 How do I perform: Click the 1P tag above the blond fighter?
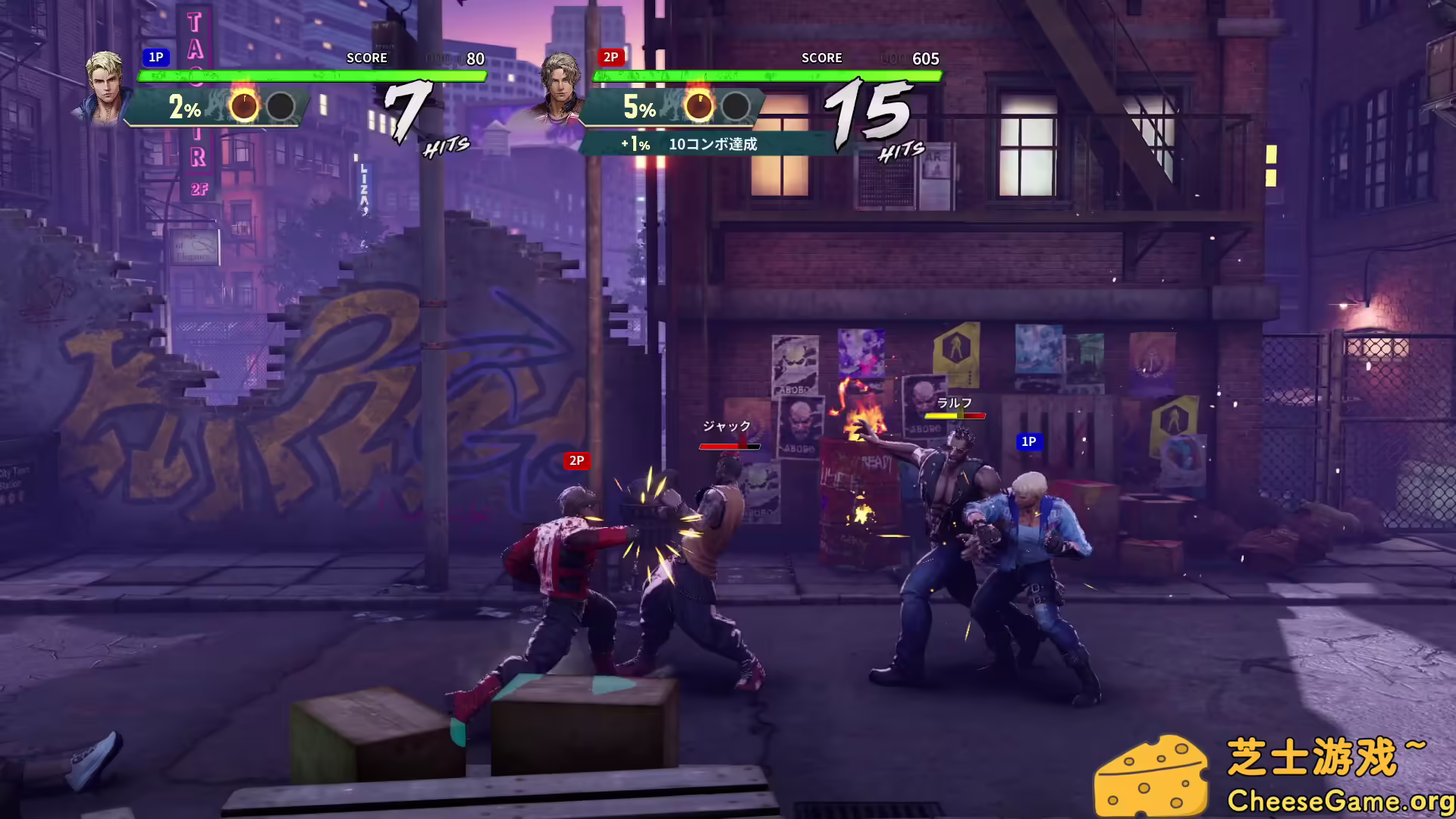click(x=1029, y=442)
